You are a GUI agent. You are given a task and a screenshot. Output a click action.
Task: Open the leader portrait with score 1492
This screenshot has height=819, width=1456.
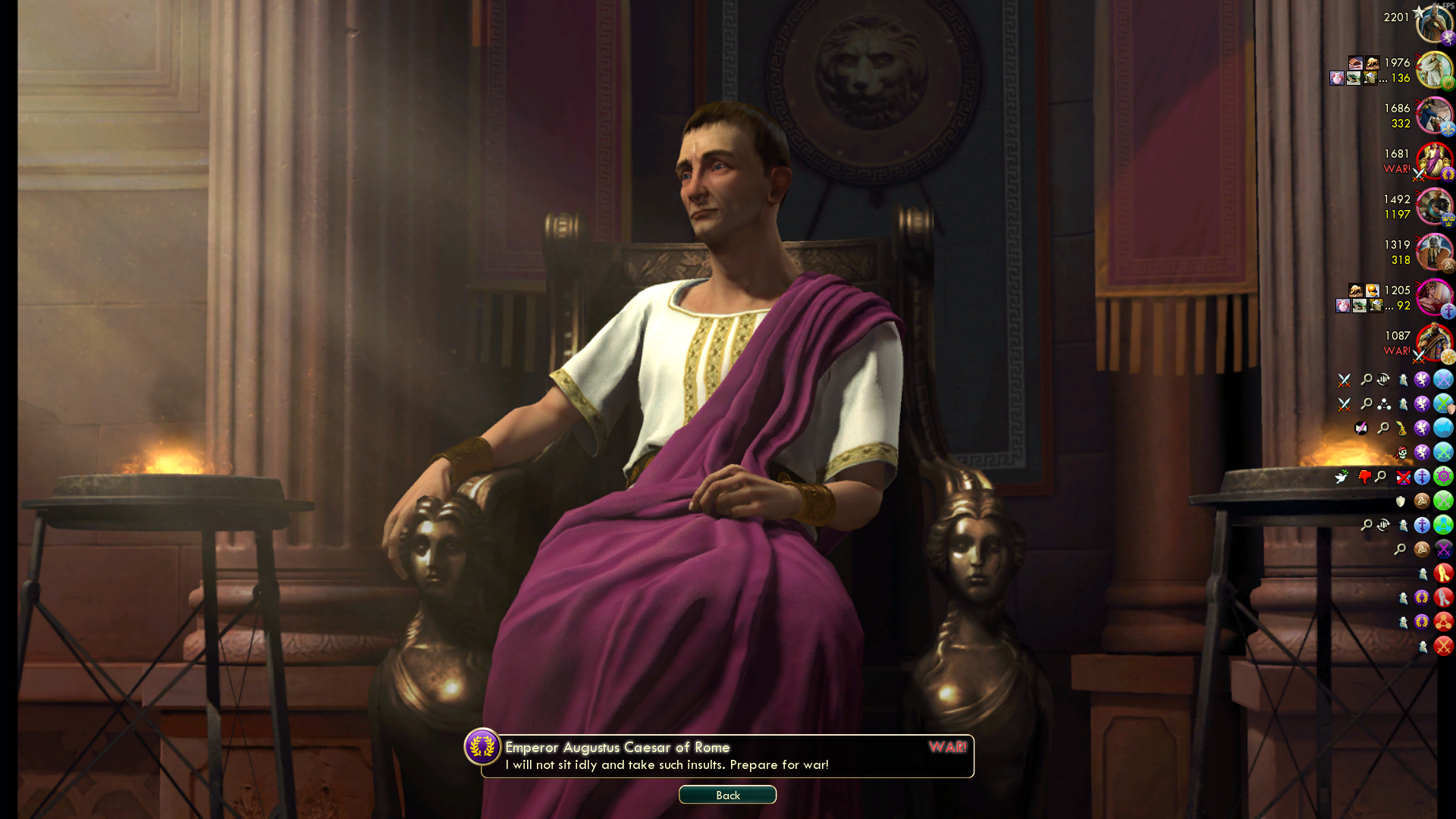click(x=1432, y=206)
